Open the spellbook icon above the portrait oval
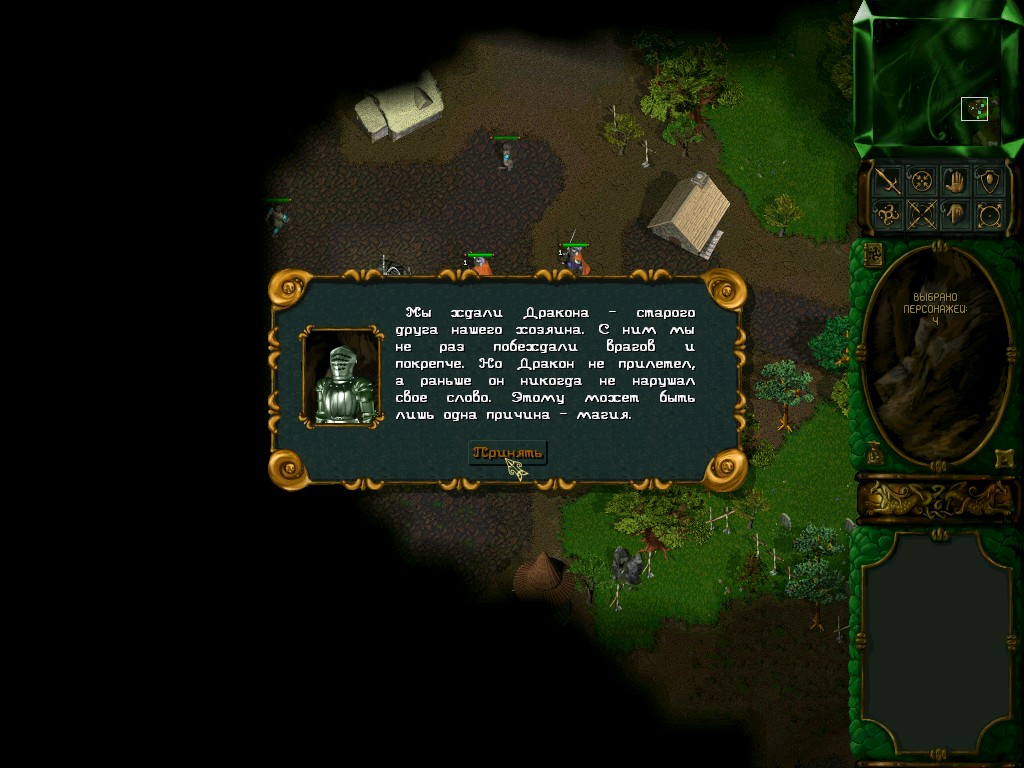Image resolution: width=1024 pixels, height=768 pixels. (872, 253)
